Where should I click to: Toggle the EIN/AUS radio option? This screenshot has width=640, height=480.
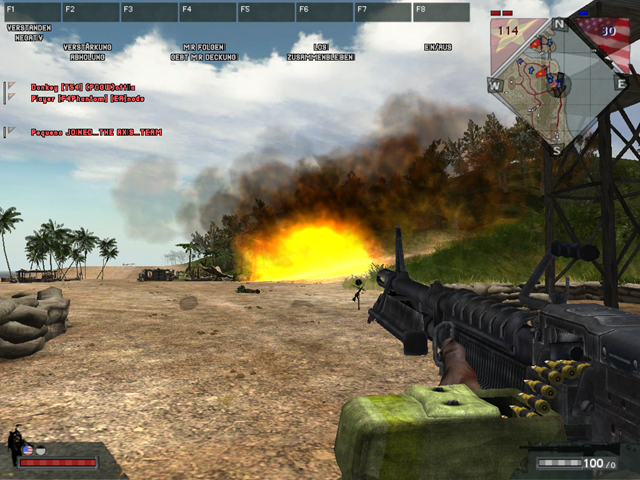coord(438,47)
